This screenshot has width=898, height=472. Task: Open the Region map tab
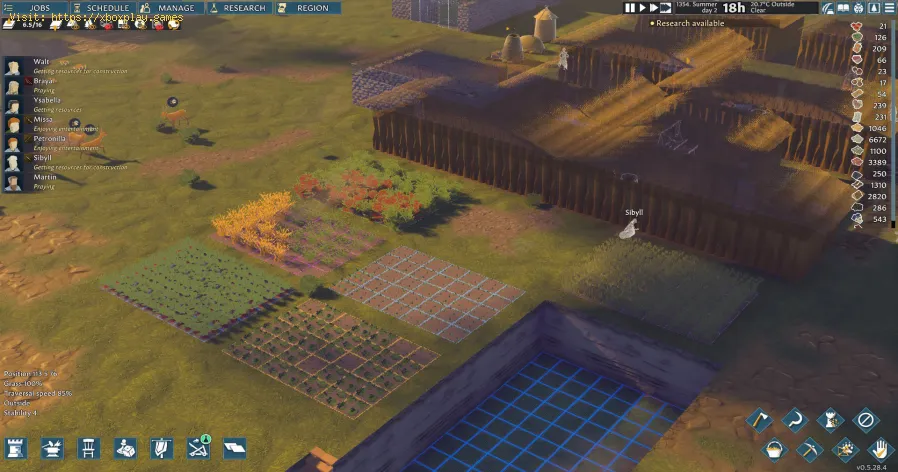tap(306, 7)
